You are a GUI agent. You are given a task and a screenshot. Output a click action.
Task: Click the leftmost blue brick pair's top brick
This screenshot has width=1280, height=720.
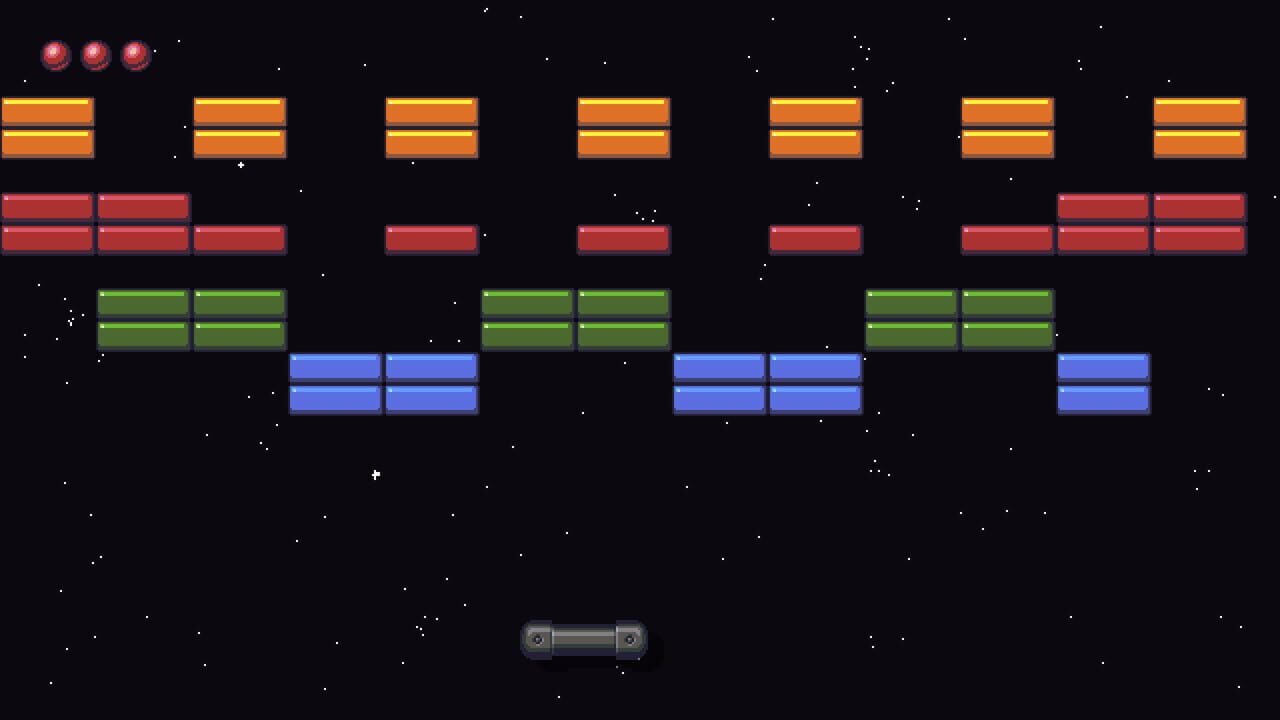pyautogui.click(x=335, y=366)
